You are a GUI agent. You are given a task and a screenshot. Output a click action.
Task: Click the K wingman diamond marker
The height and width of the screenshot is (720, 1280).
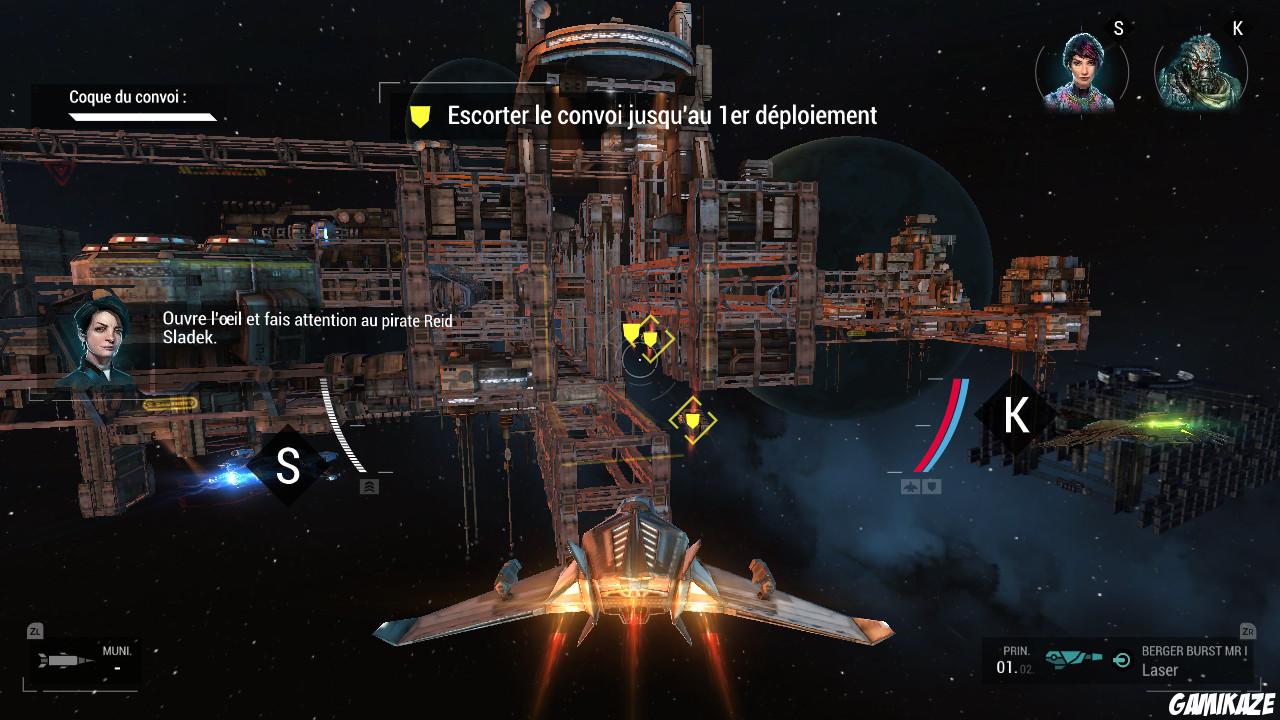(1016, 415)
